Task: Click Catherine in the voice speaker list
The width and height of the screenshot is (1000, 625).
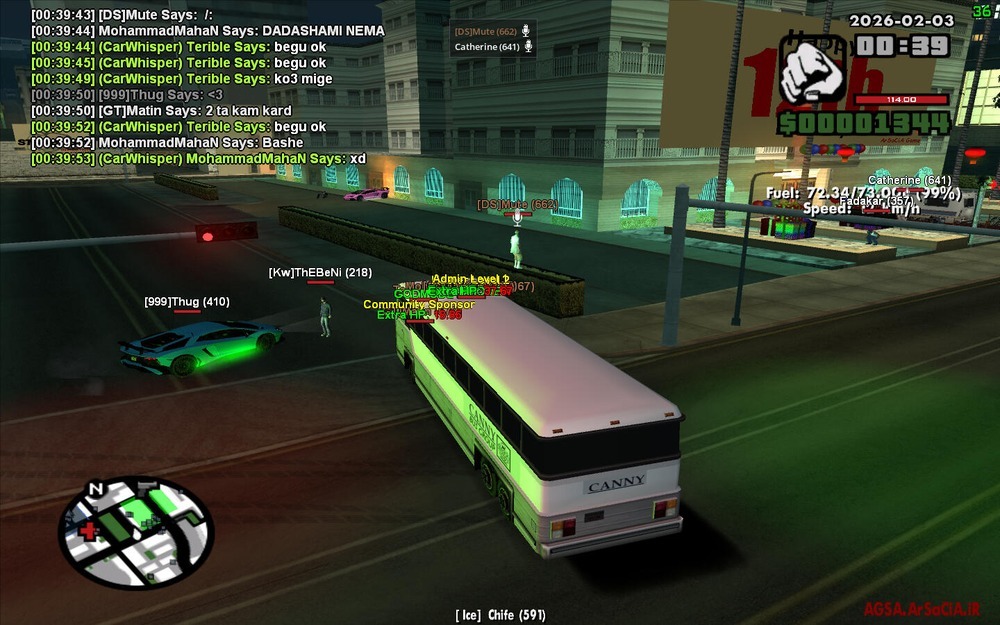Action: 487,47
